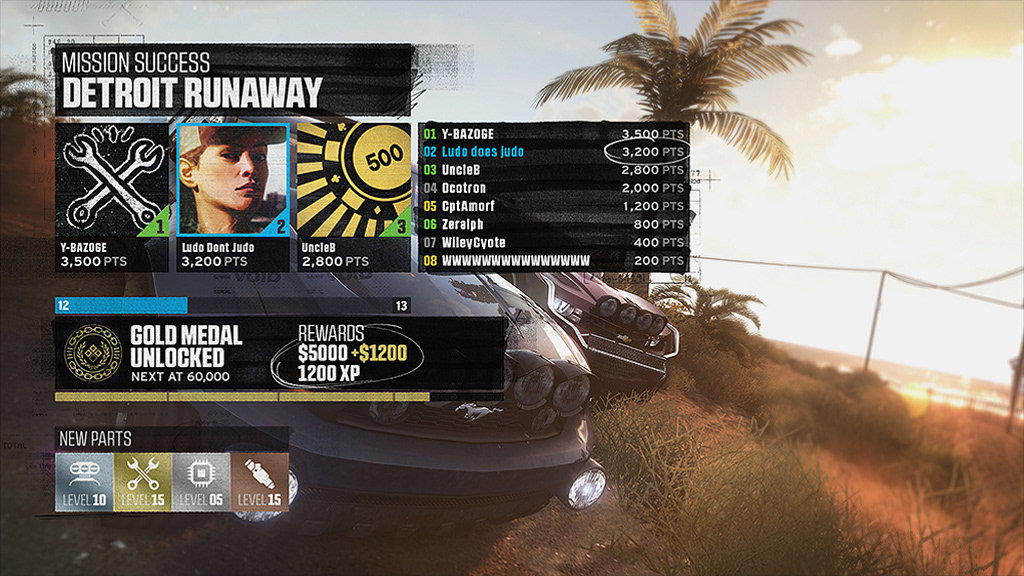Select CptAmorf in the results list
This screenshot has width=1024, height=576.
click(554, 206)
